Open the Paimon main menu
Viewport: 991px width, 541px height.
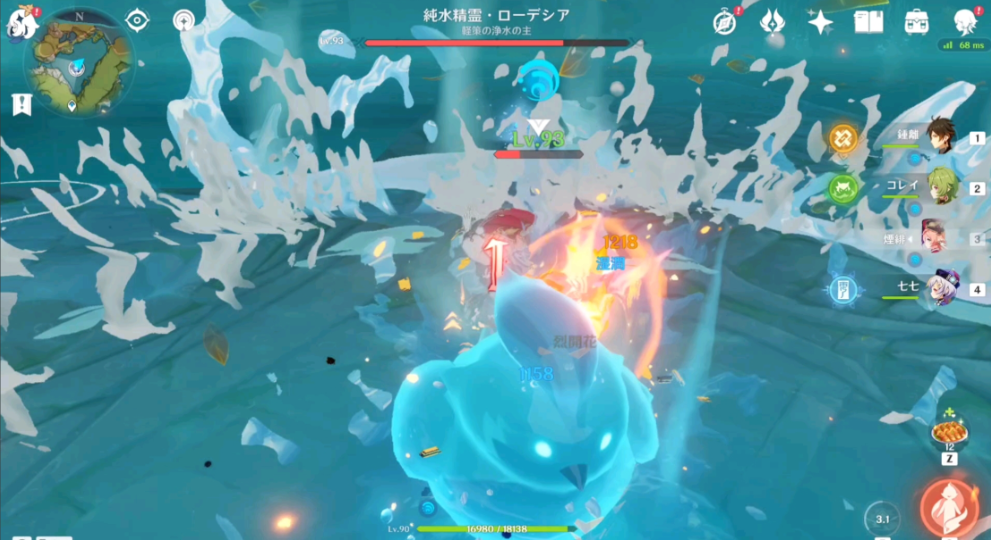tap(20, 24)
